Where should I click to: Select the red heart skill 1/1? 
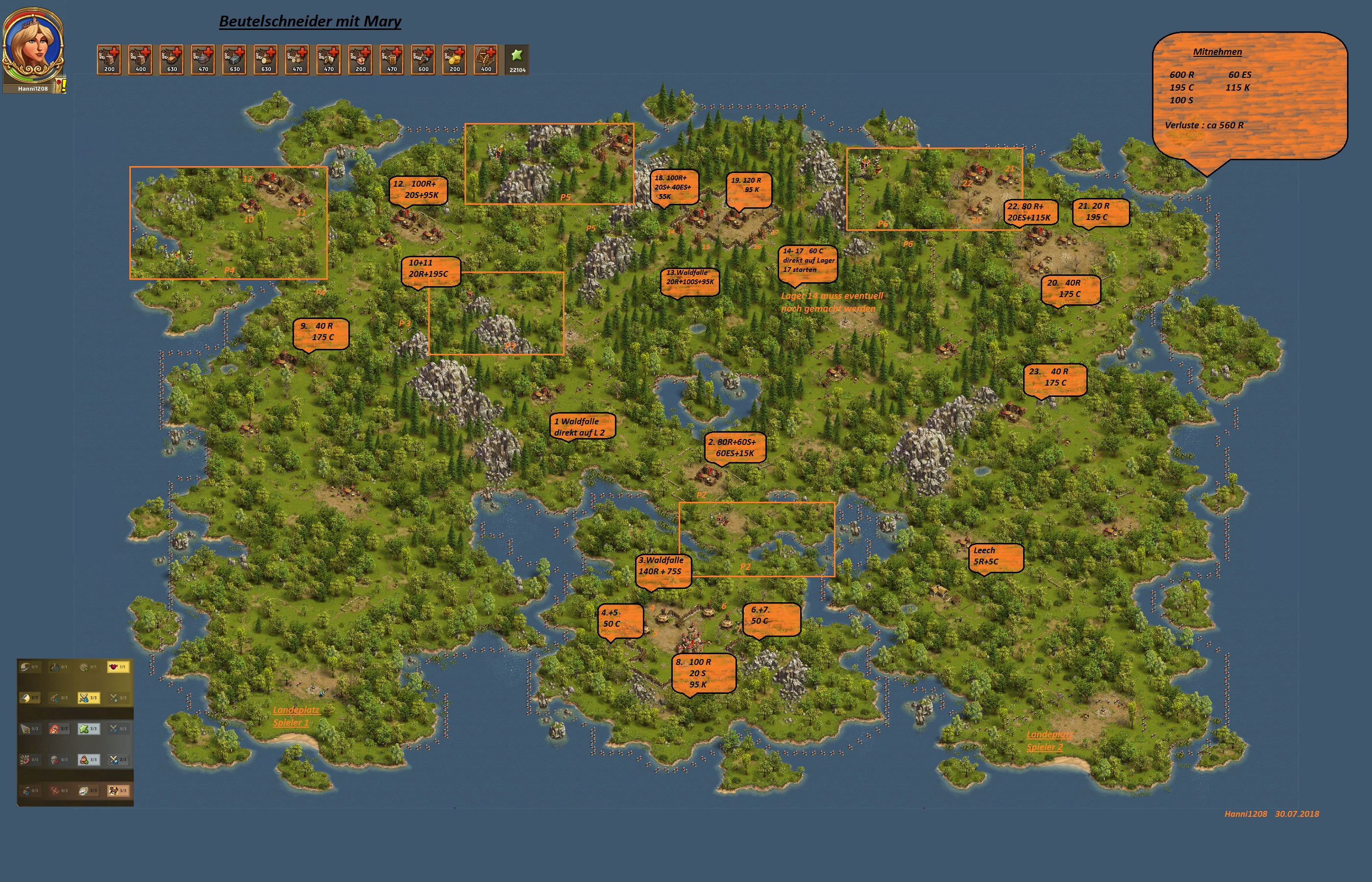(119, 667)
